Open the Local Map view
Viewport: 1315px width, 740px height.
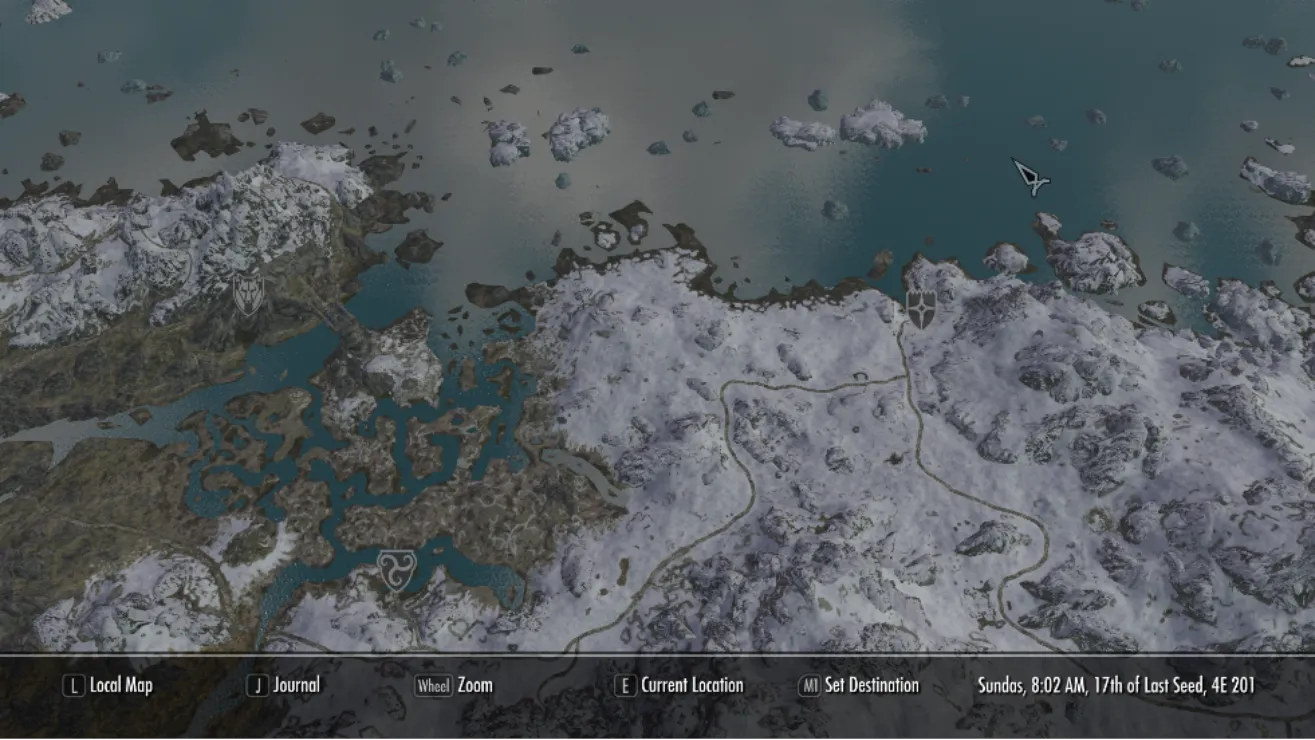(109, 686)
